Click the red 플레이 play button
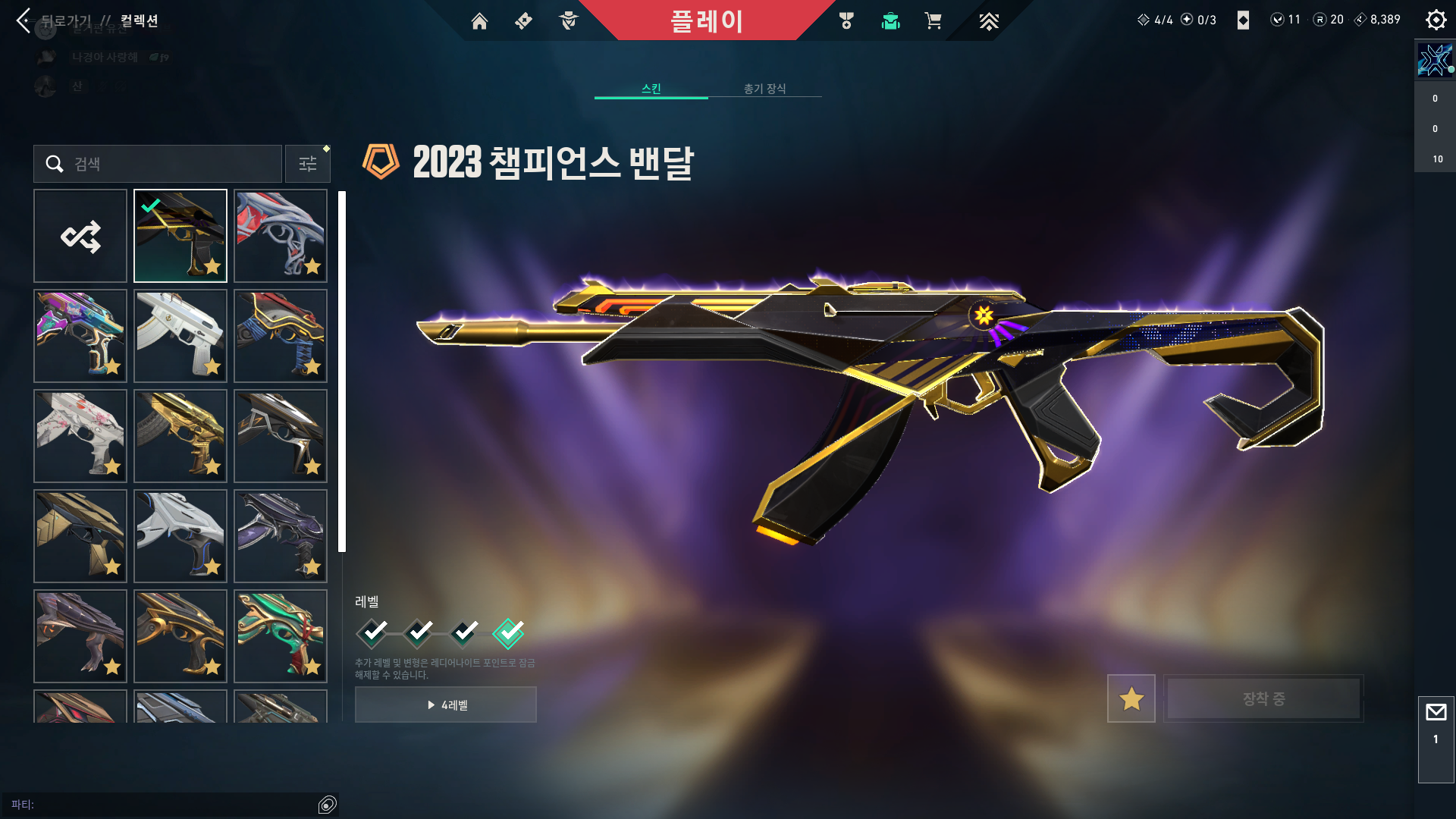Viewport: 1456px width, 819px height. (x=706, y=20)
